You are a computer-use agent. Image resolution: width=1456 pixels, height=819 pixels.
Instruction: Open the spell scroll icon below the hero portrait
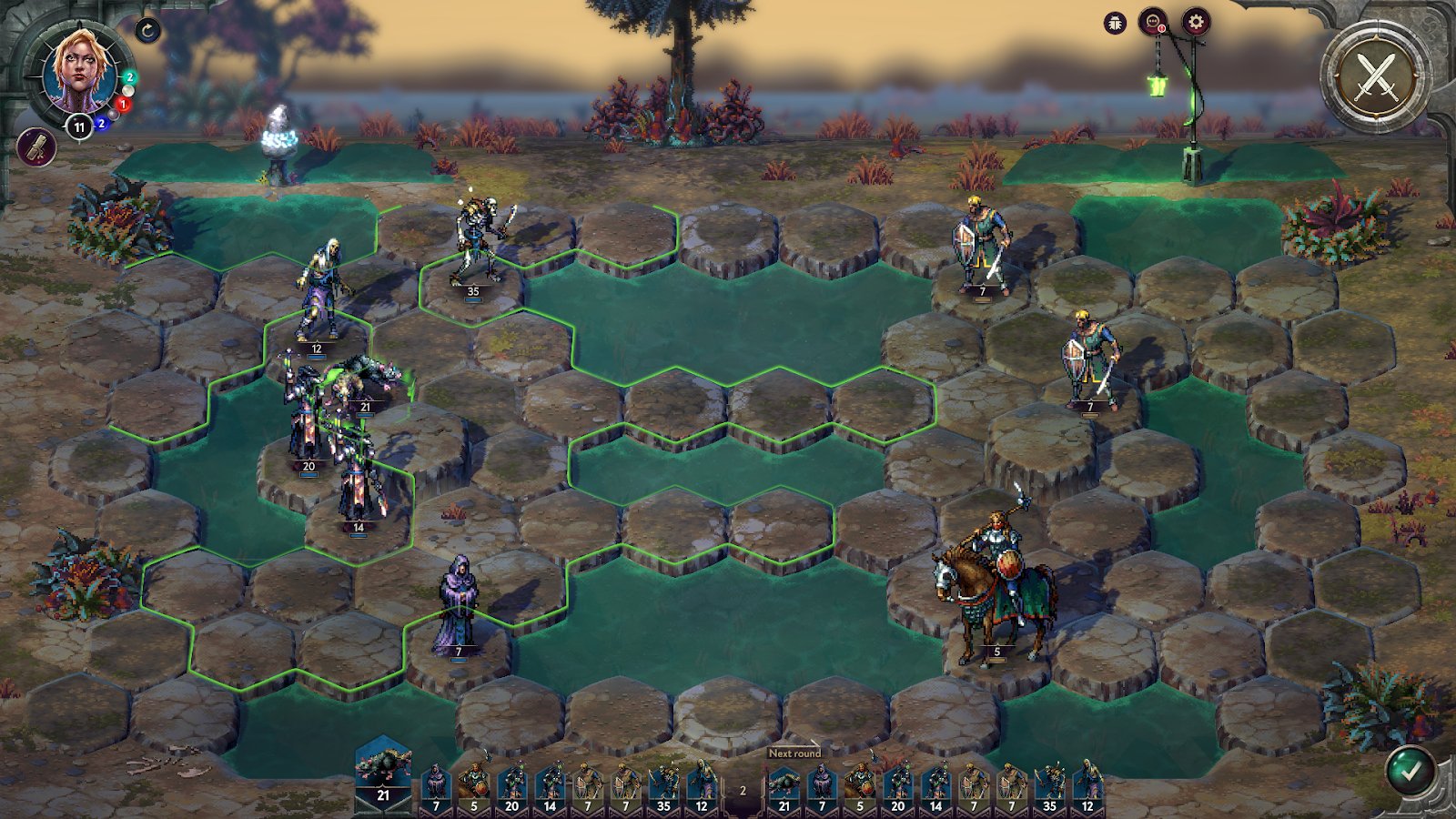(35, 148)
